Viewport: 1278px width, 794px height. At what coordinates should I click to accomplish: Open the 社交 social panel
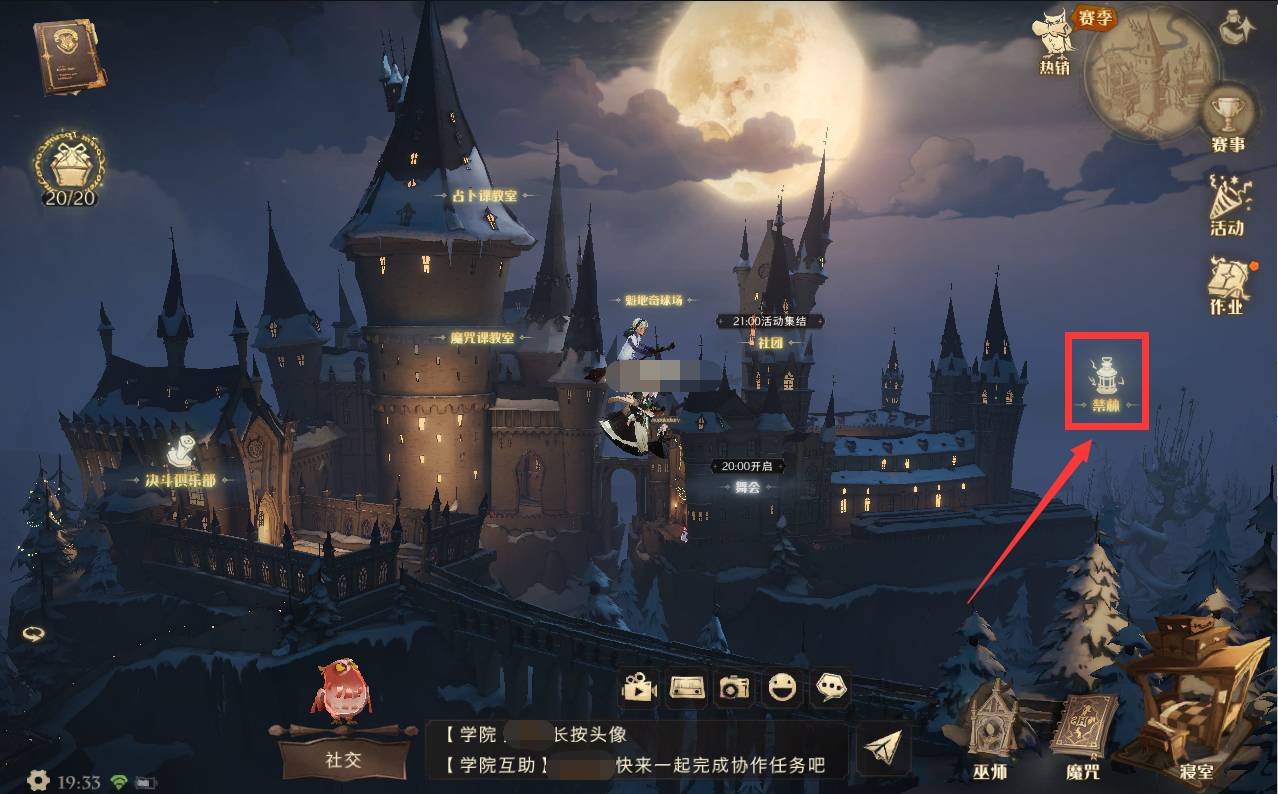coord(343,758)
